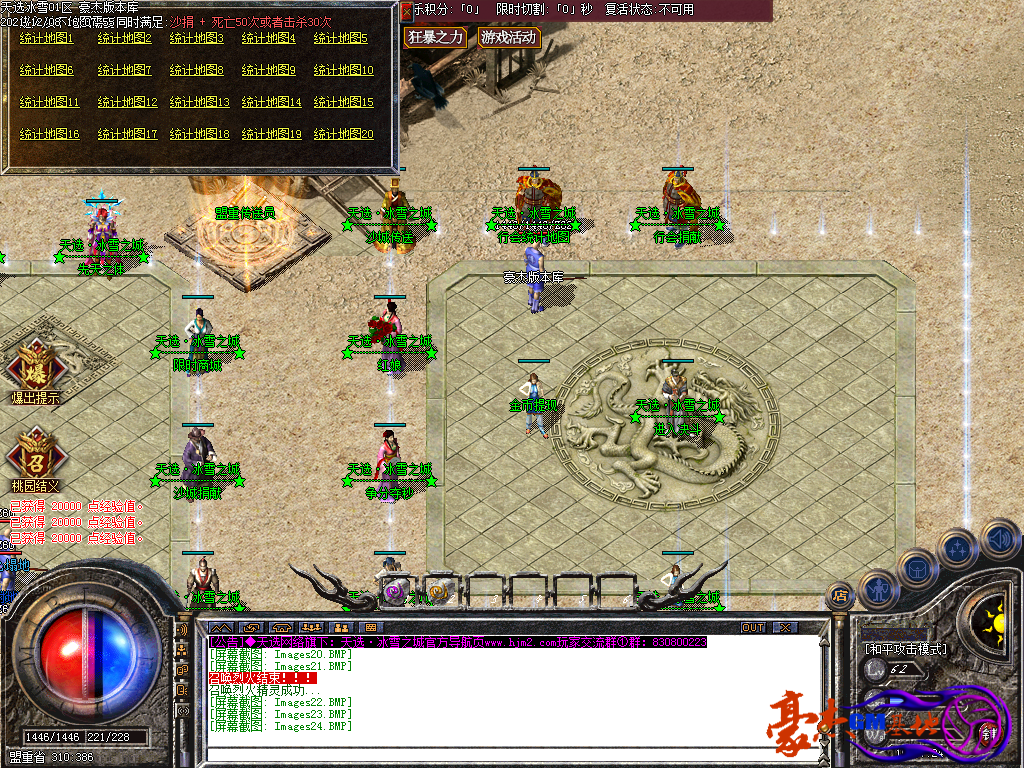The height and width of the screenshot is (768, 1024).
Task: Open the 统计地图1 link
Action: coord(47,39)
